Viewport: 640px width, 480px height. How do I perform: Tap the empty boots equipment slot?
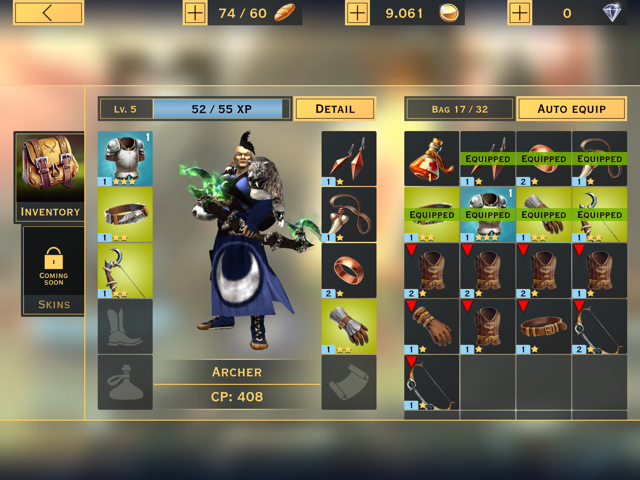point(125,326)
